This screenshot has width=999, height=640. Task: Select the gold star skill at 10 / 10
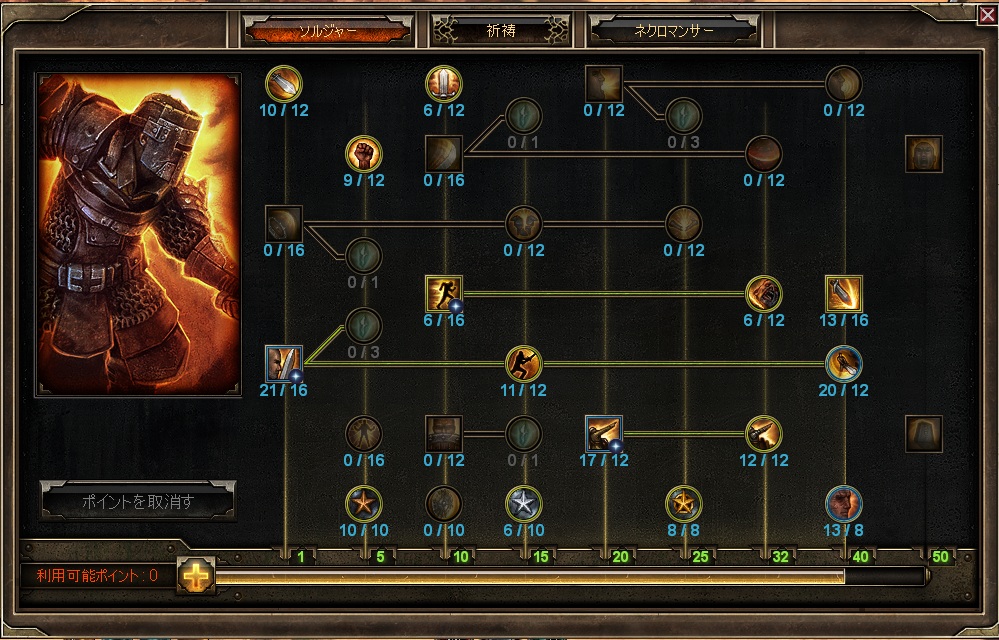pyautogui.click(x=364, y=503)
